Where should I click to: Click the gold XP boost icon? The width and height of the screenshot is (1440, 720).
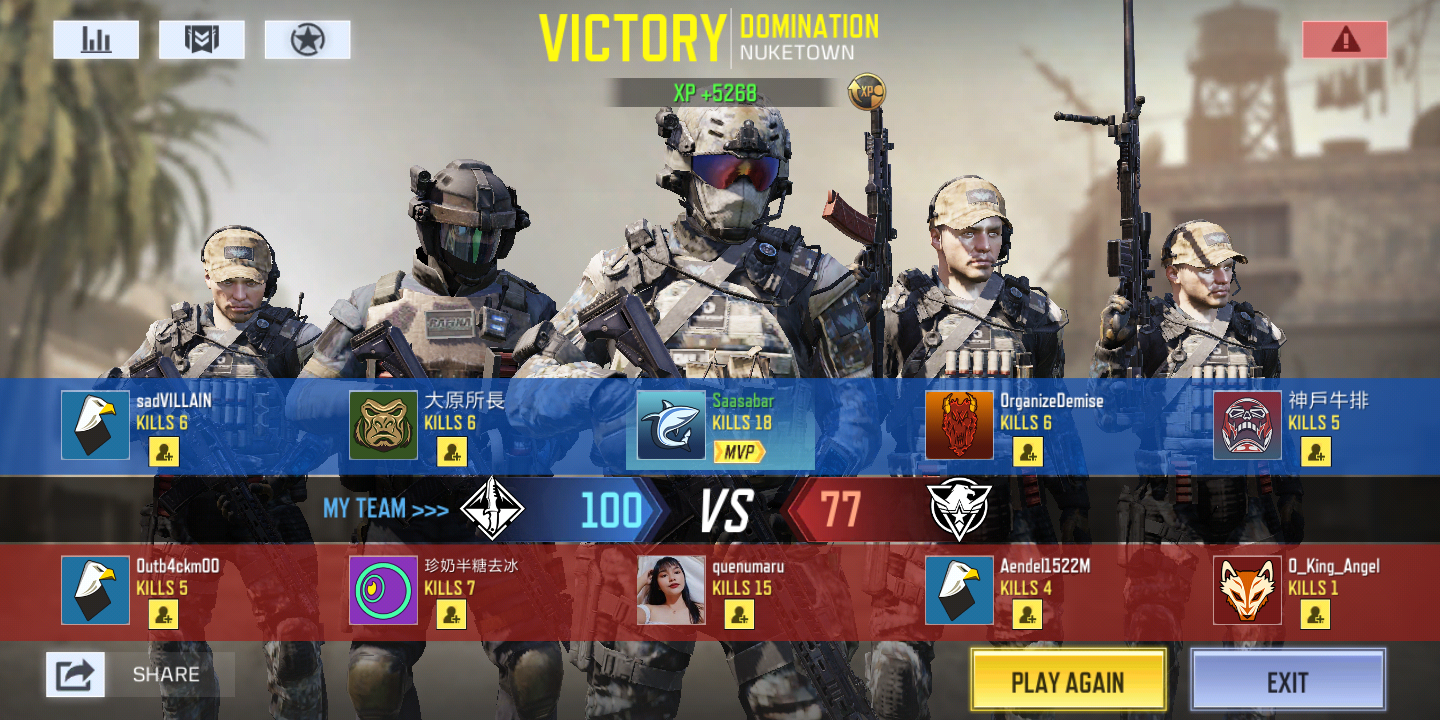pyautogui.click(x=866, y=93)
